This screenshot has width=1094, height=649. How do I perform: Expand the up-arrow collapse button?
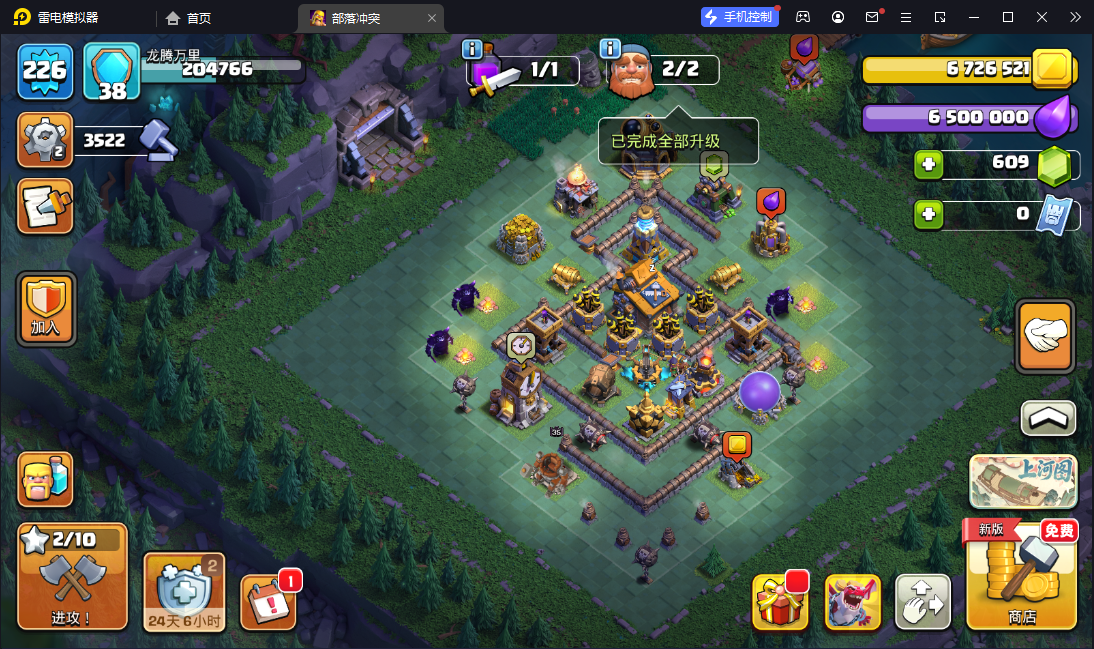pos(1047,418)
